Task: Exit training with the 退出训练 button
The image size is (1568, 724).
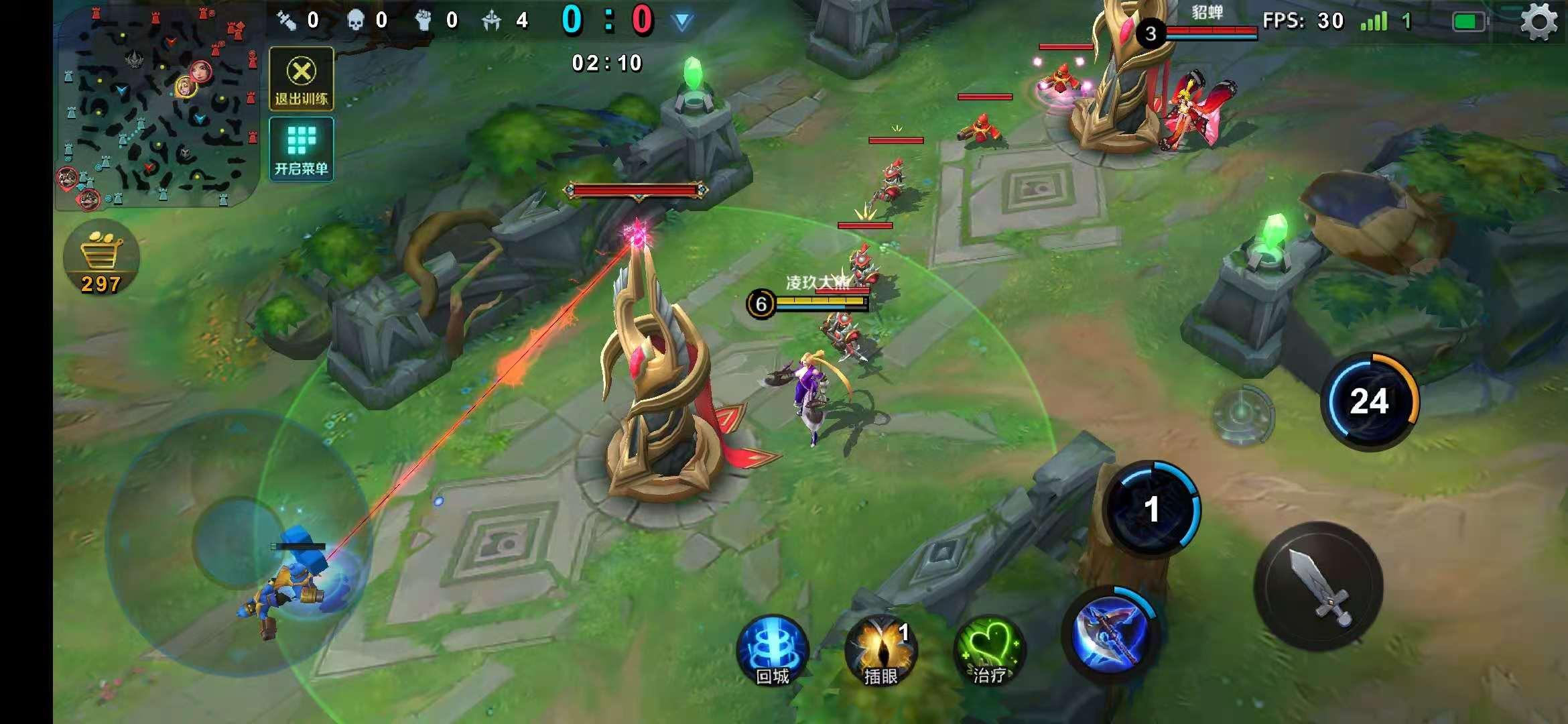Action: click(302, 78)
